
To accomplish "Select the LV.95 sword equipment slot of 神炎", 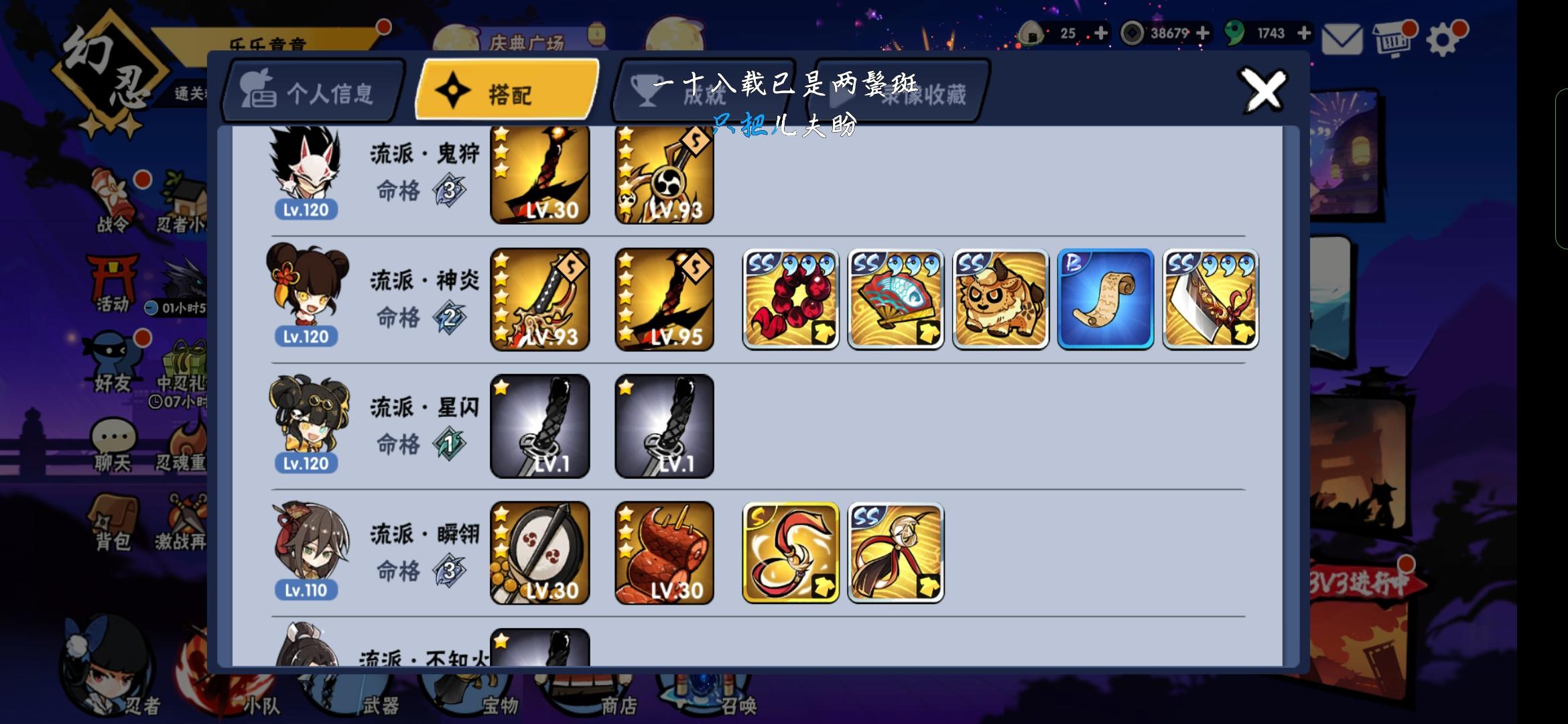I will pyautogui.click(x=664, y=298).
